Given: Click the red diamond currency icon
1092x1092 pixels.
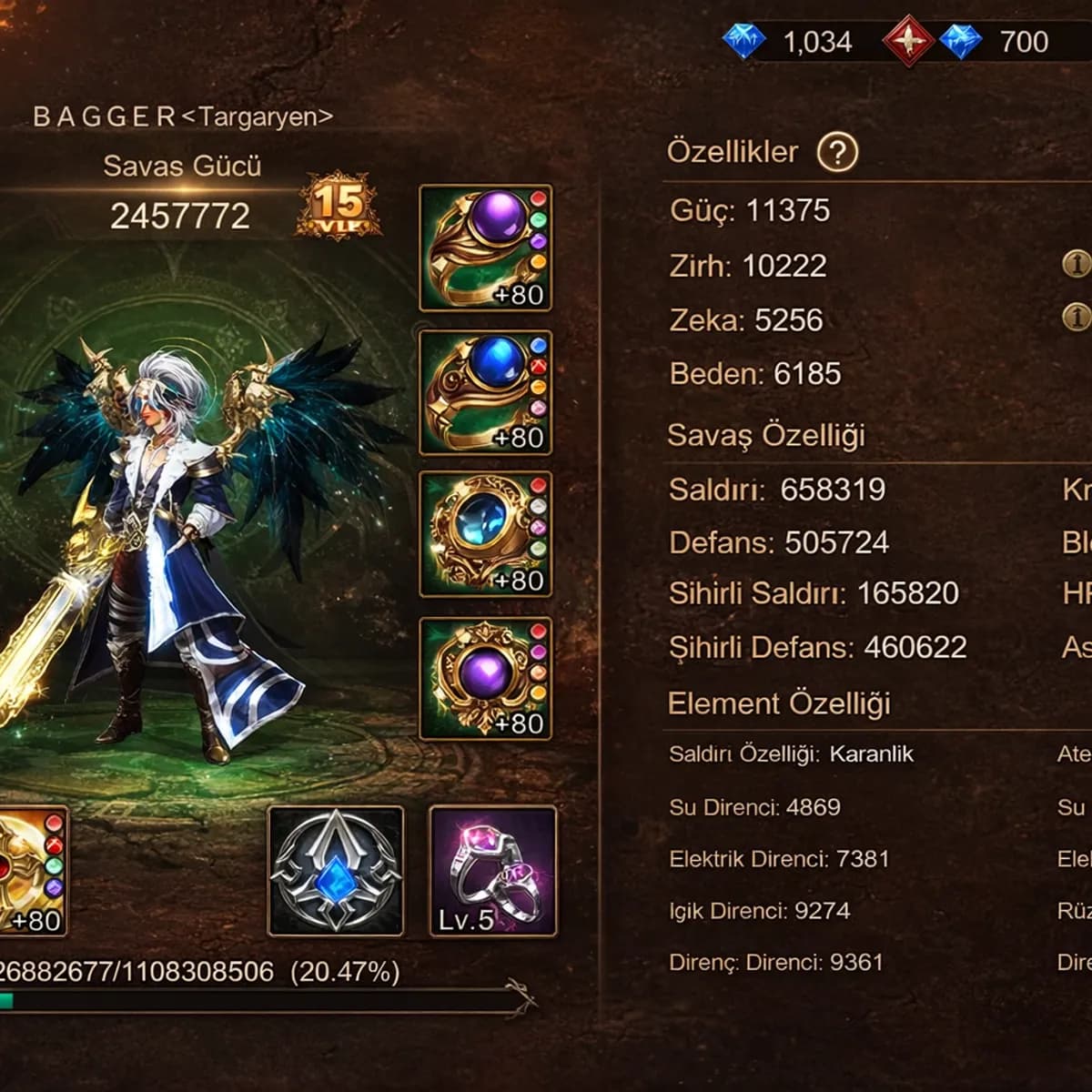Looking at the screenshot, I should pos(906,41).
